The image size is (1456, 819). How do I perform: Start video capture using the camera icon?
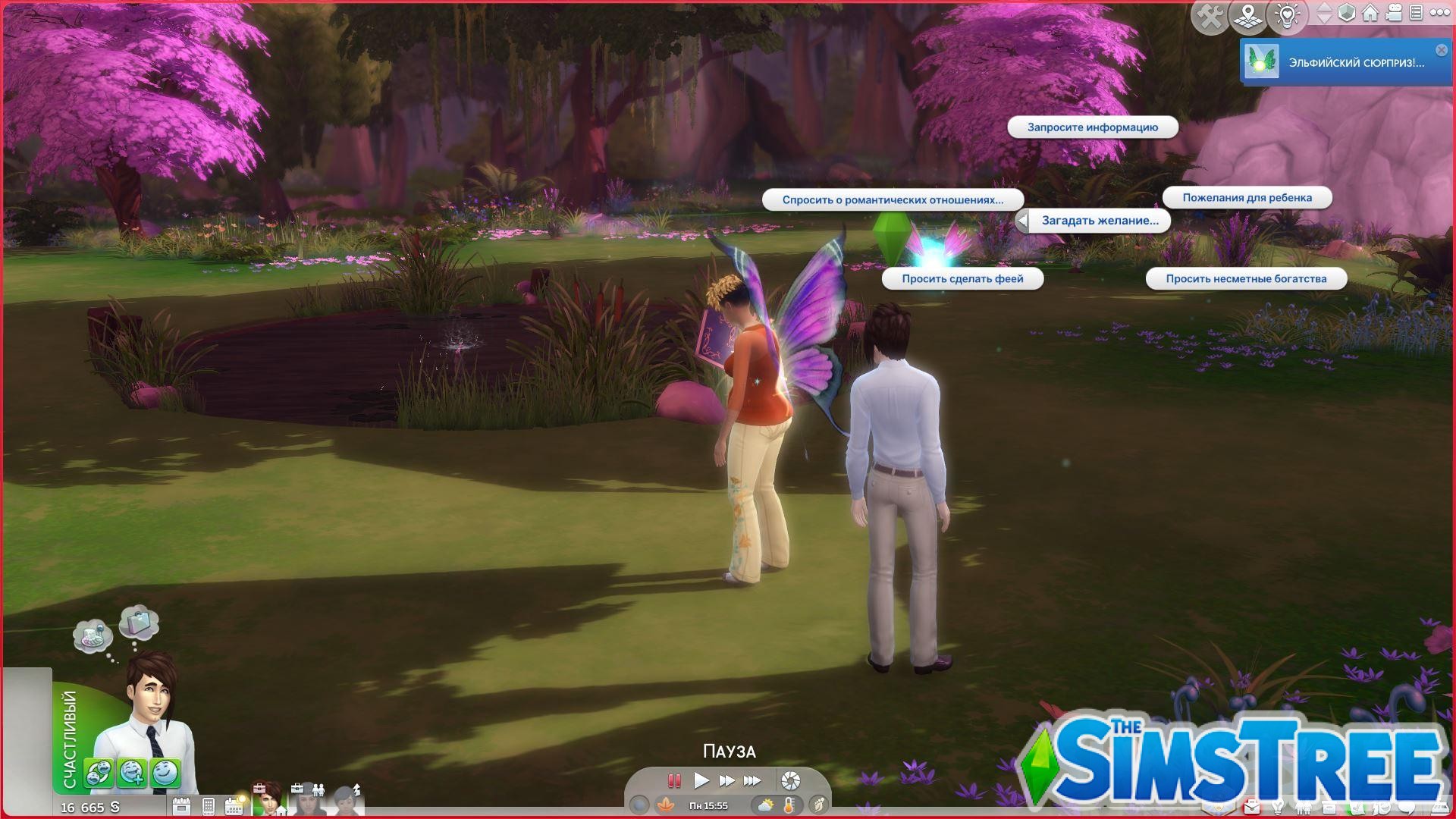1394,14
